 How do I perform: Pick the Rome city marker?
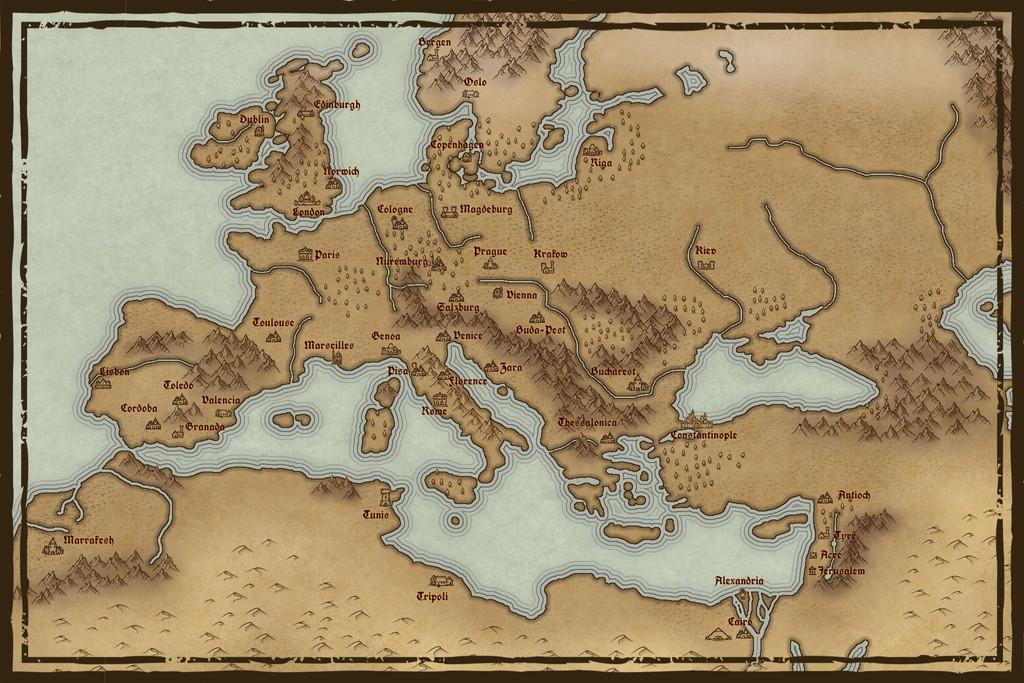tap(440, 399)
